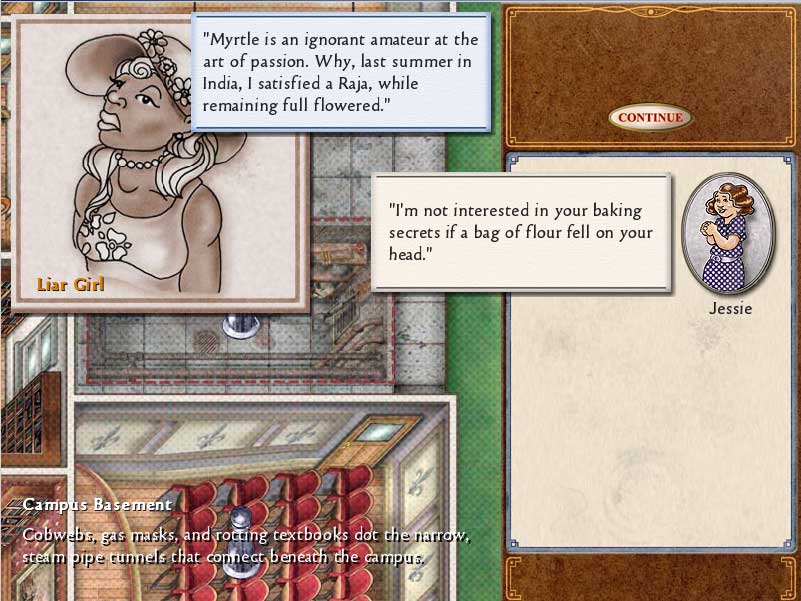Select Jessie's oval portrait

point(727,234)
